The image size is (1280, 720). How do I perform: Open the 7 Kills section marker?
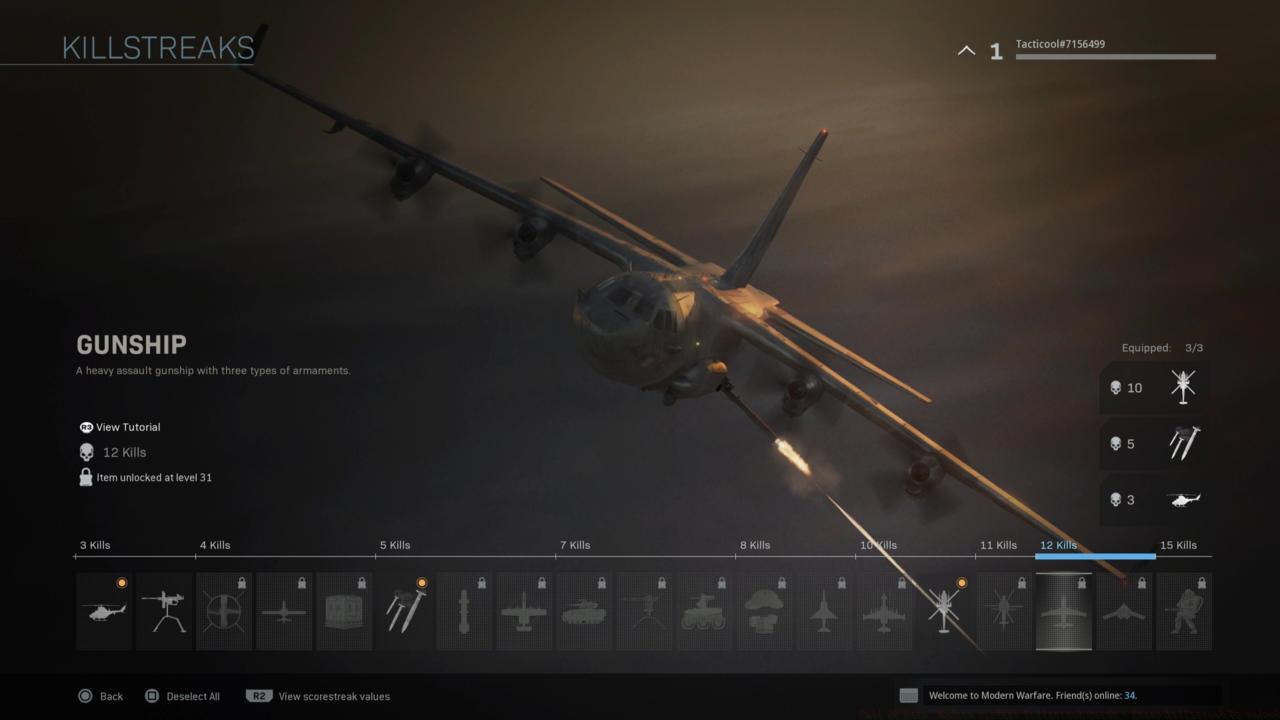coord(574,545)
